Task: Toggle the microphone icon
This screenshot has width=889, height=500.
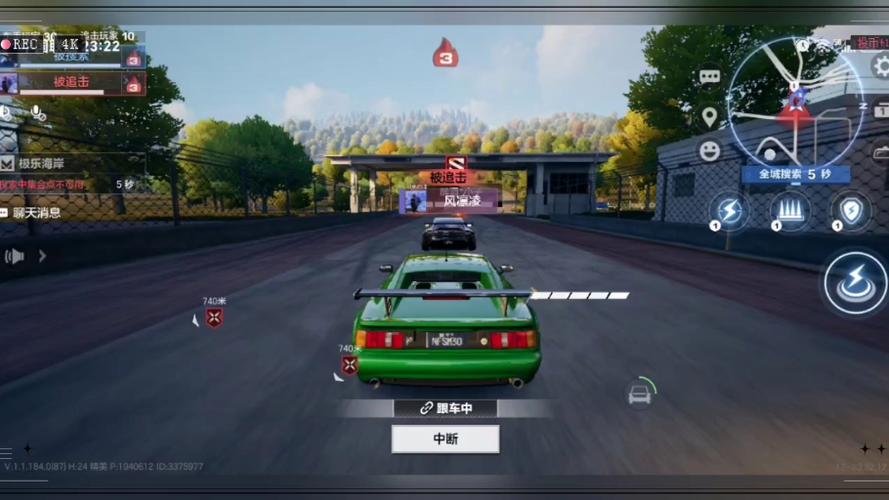Action: 38,113
